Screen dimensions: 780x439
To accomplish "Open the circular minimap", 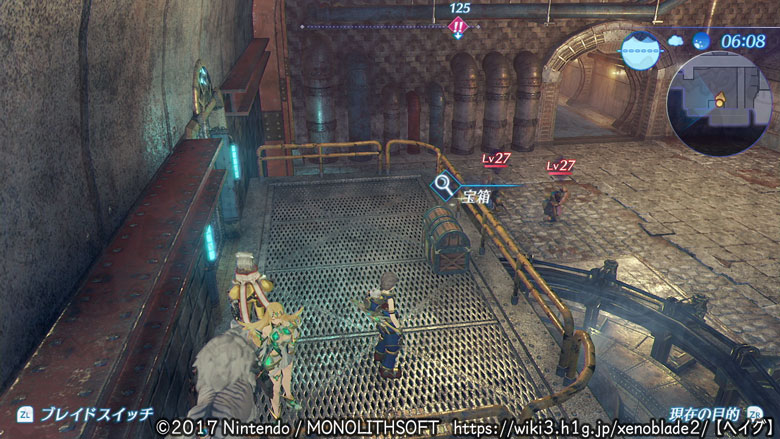I will pos(719,103).
